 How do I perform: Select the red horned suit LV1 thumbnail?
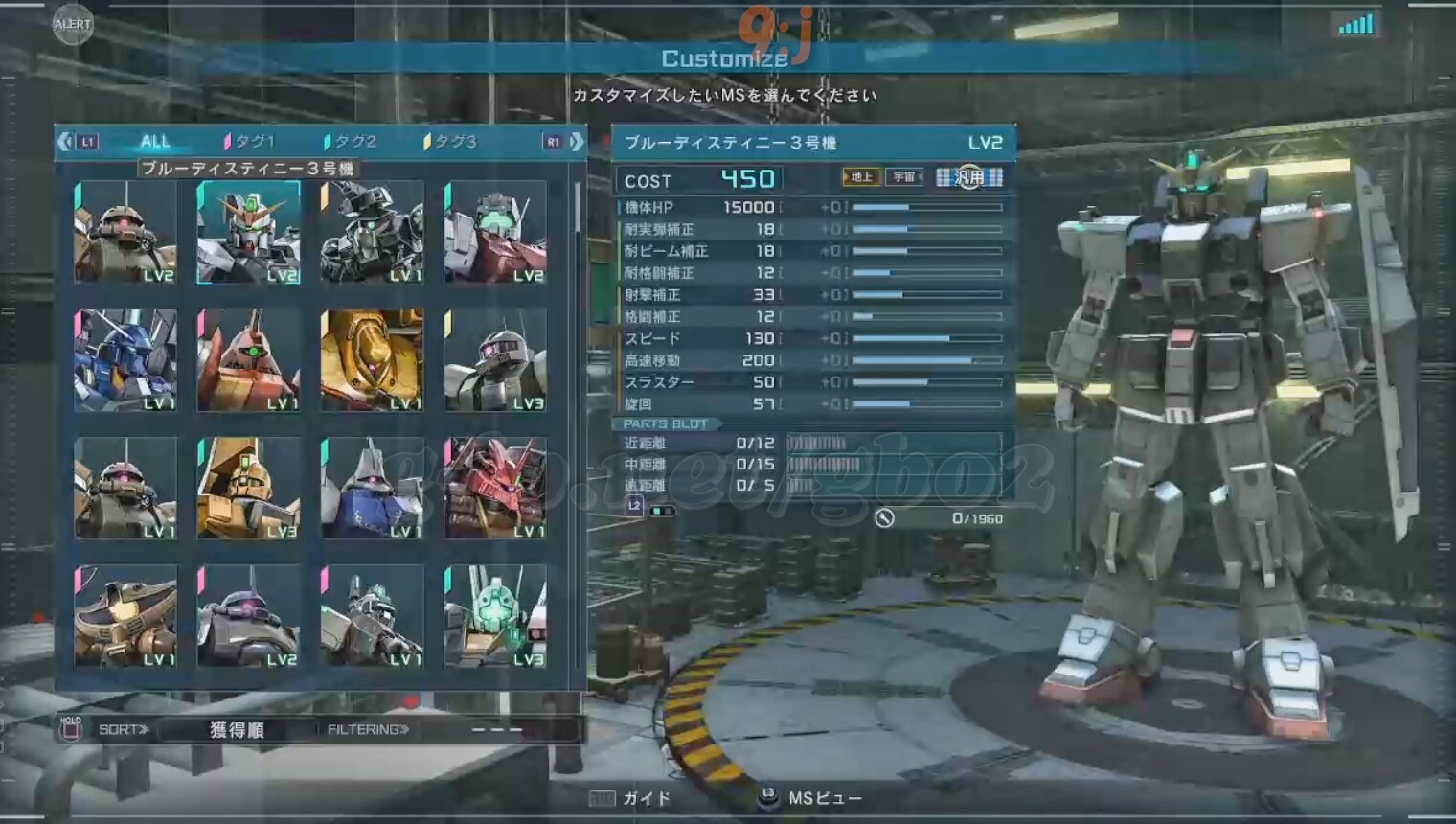click(495, 488)
